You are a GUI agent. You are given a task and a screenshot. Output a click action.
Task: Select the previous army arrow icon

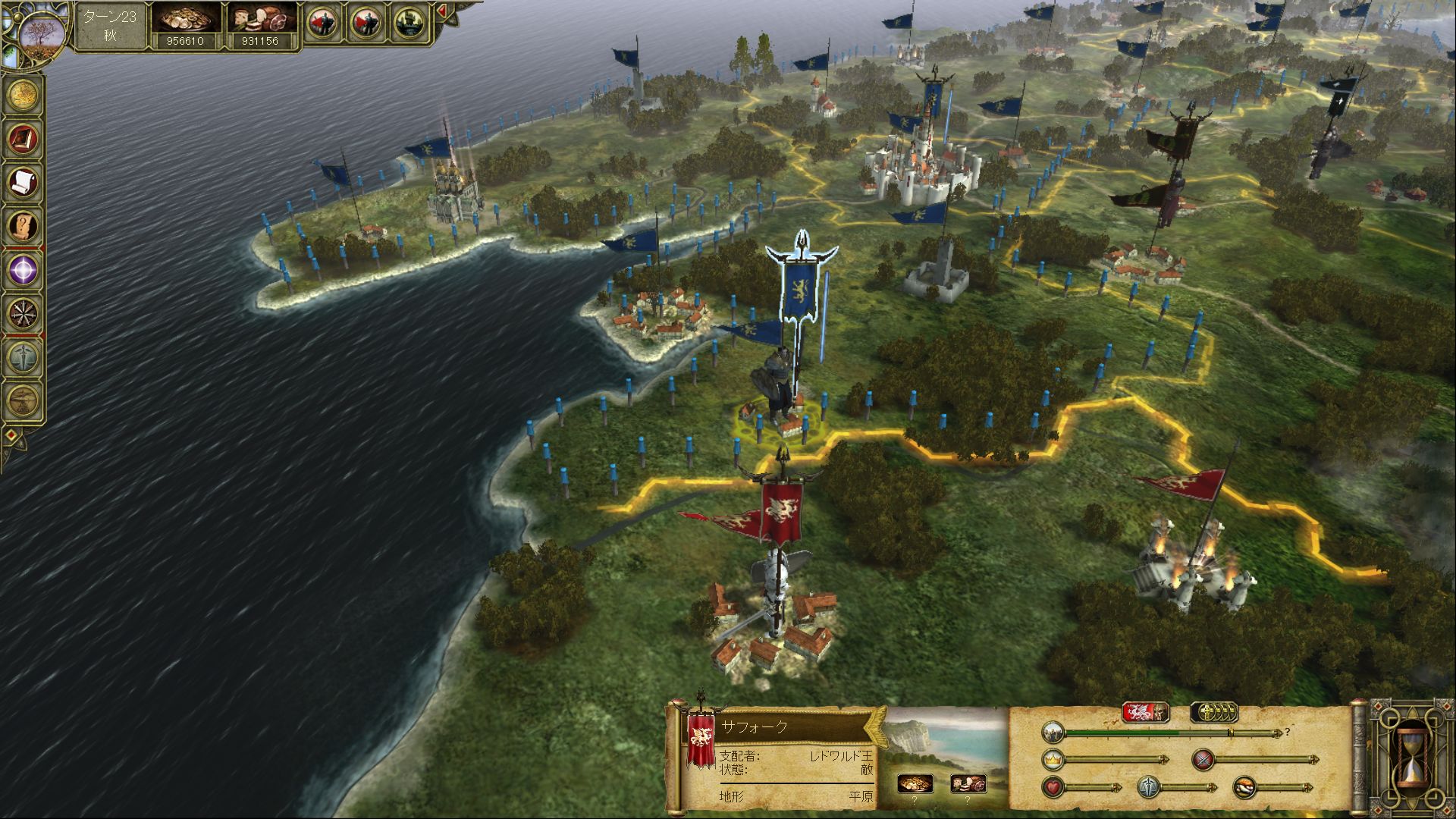pyautogui.click(x=322, y=24)
